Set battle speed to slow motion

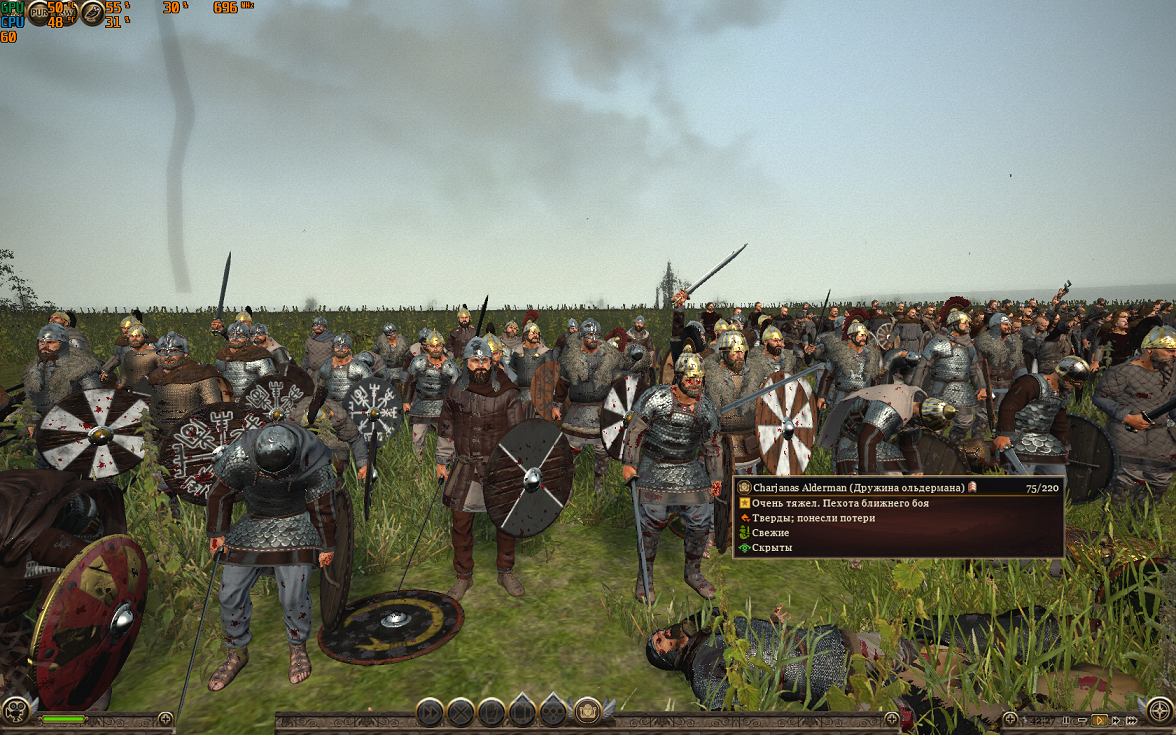coord(1082,719)
